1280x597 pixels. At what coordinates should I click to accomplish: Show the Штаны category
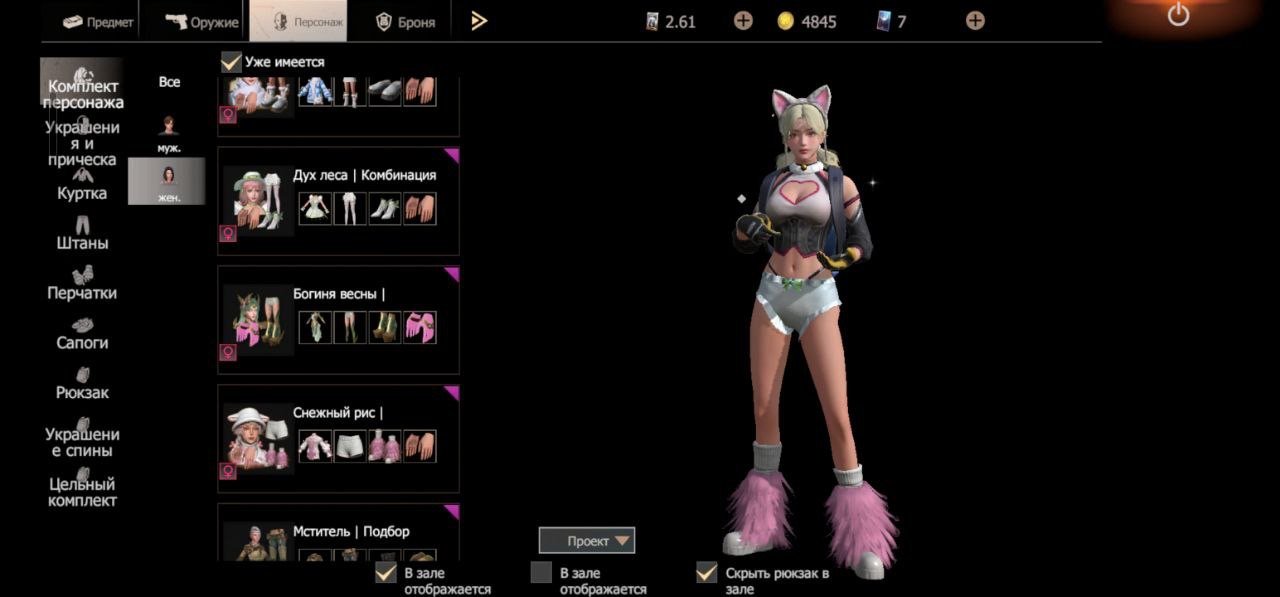[x=82, y=234]
